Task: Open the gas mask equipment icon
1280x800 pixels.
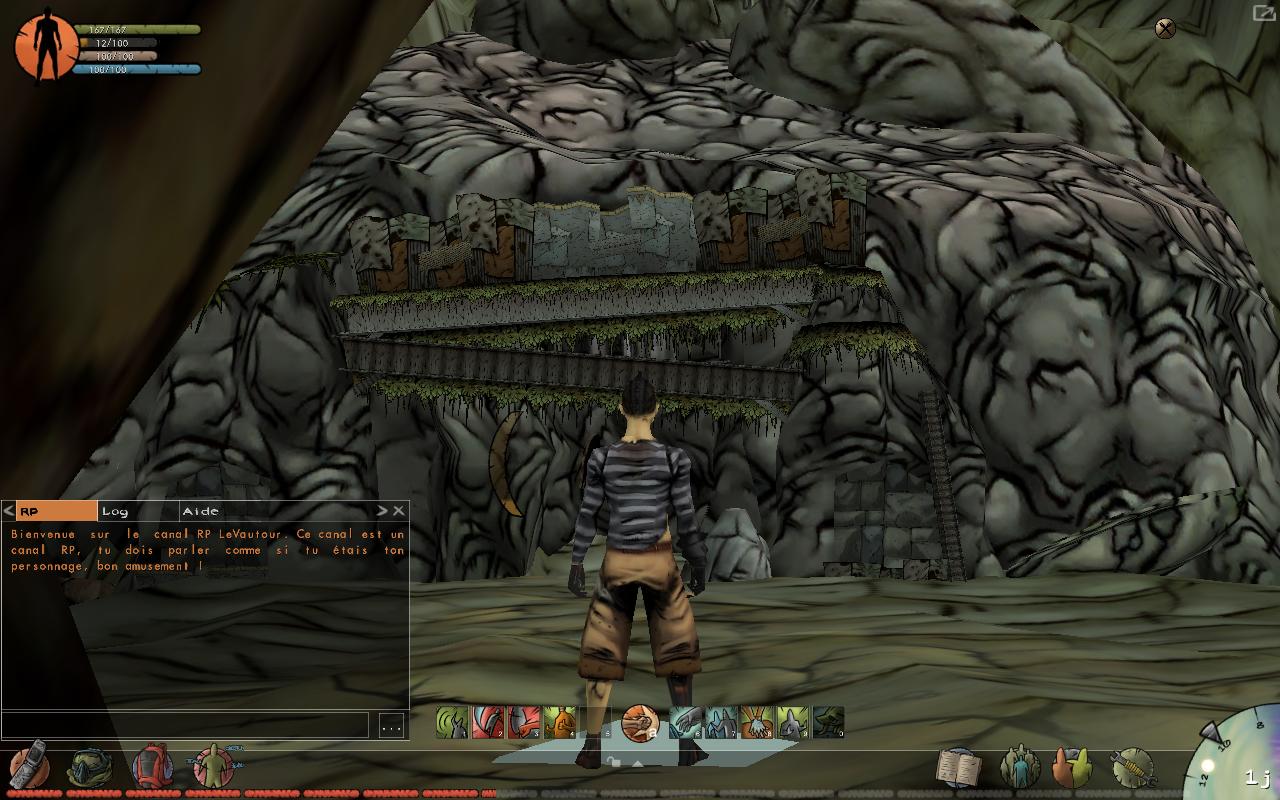Action: pyautogui.click(x=88, y=767)
